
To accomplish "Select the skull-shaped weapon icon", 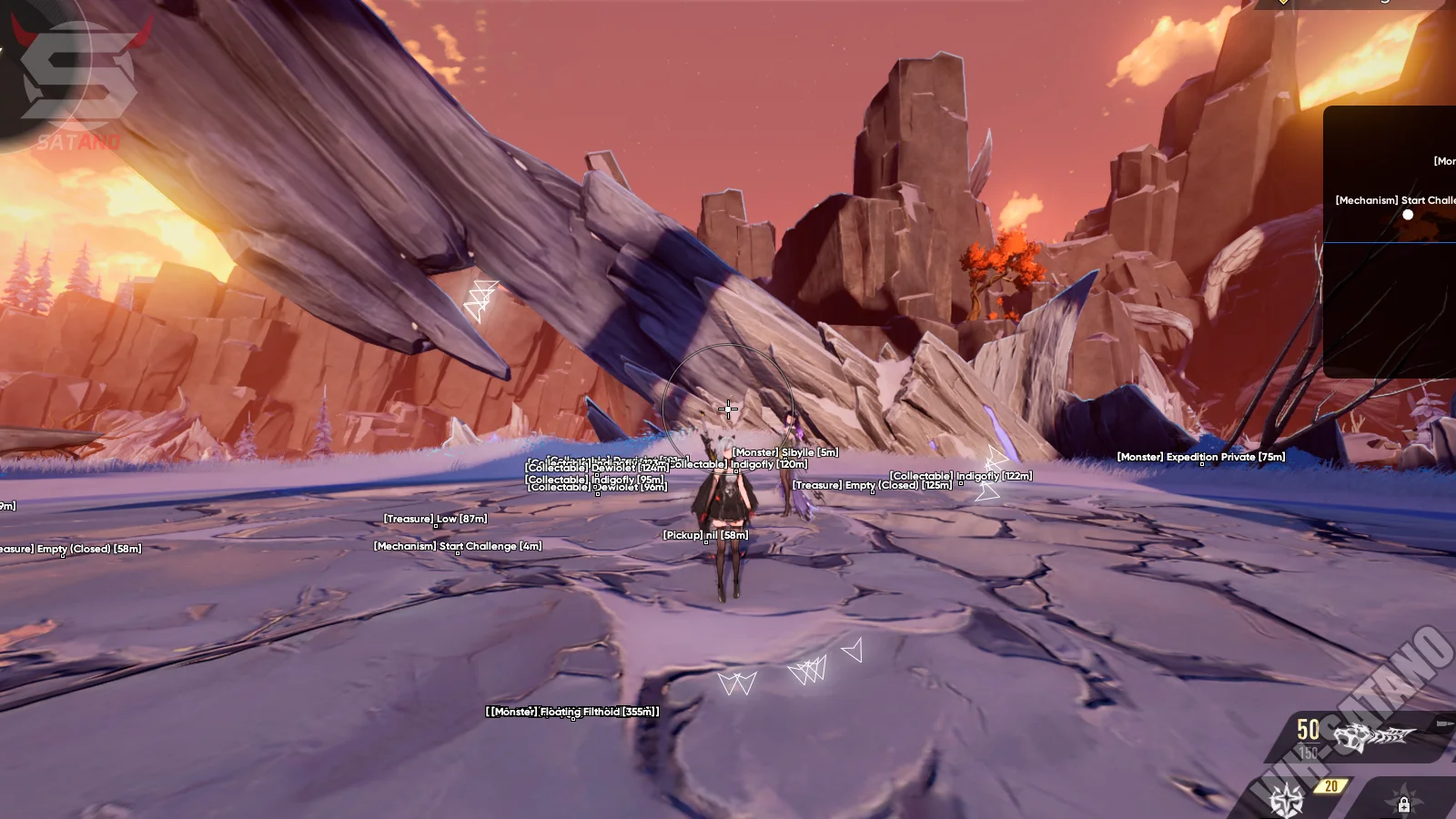I will pos(1373,737).
